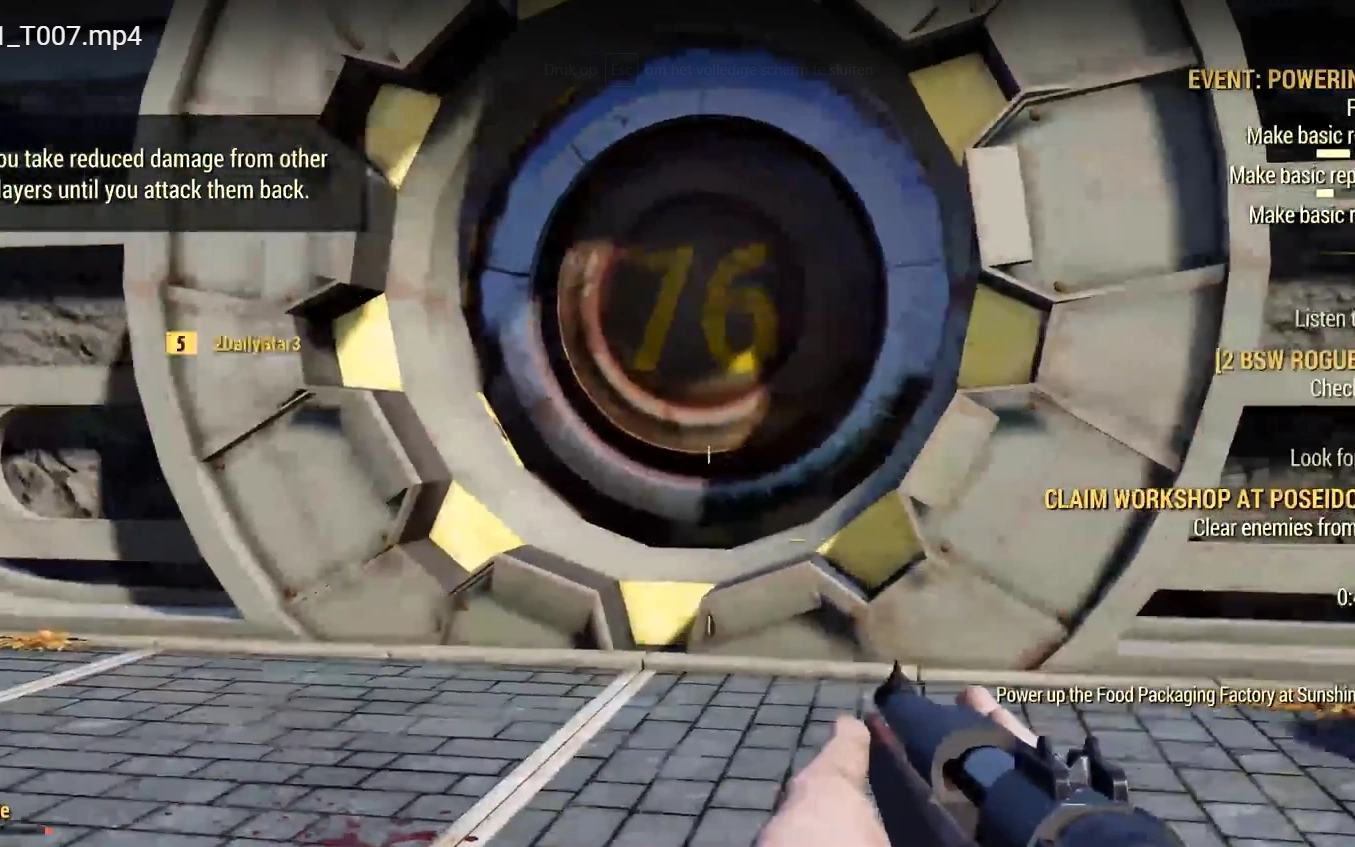Click the _T007.mp4 filename label
The height and width of the screenshot is (847, 1355).
70,36
